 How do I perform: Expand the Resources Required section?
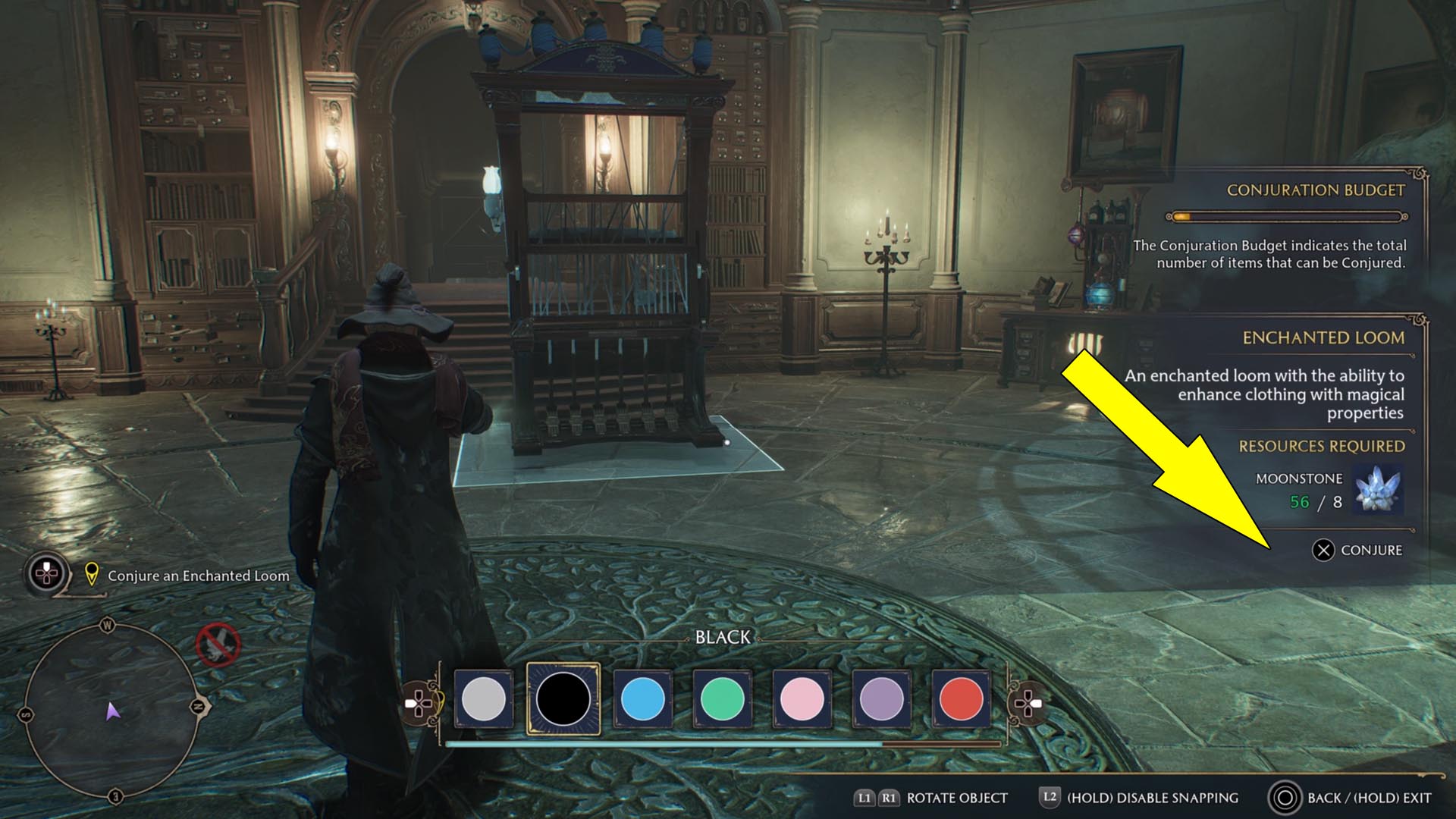(x=1323, y=446)
